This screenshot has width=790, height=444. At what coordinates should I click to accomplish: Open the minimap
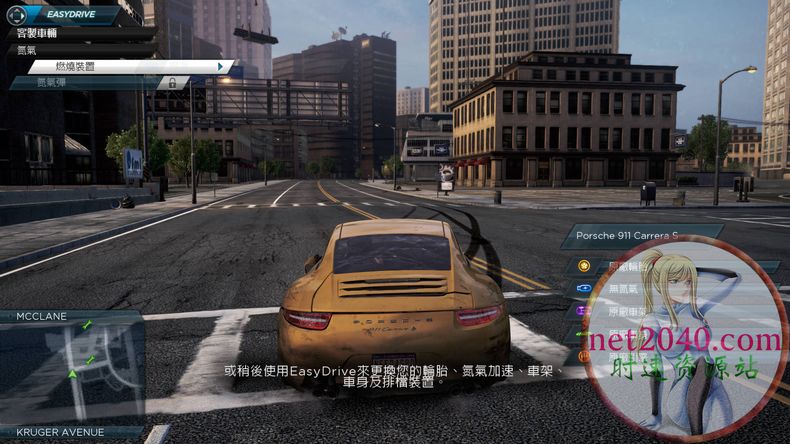[x=72, y=365]
